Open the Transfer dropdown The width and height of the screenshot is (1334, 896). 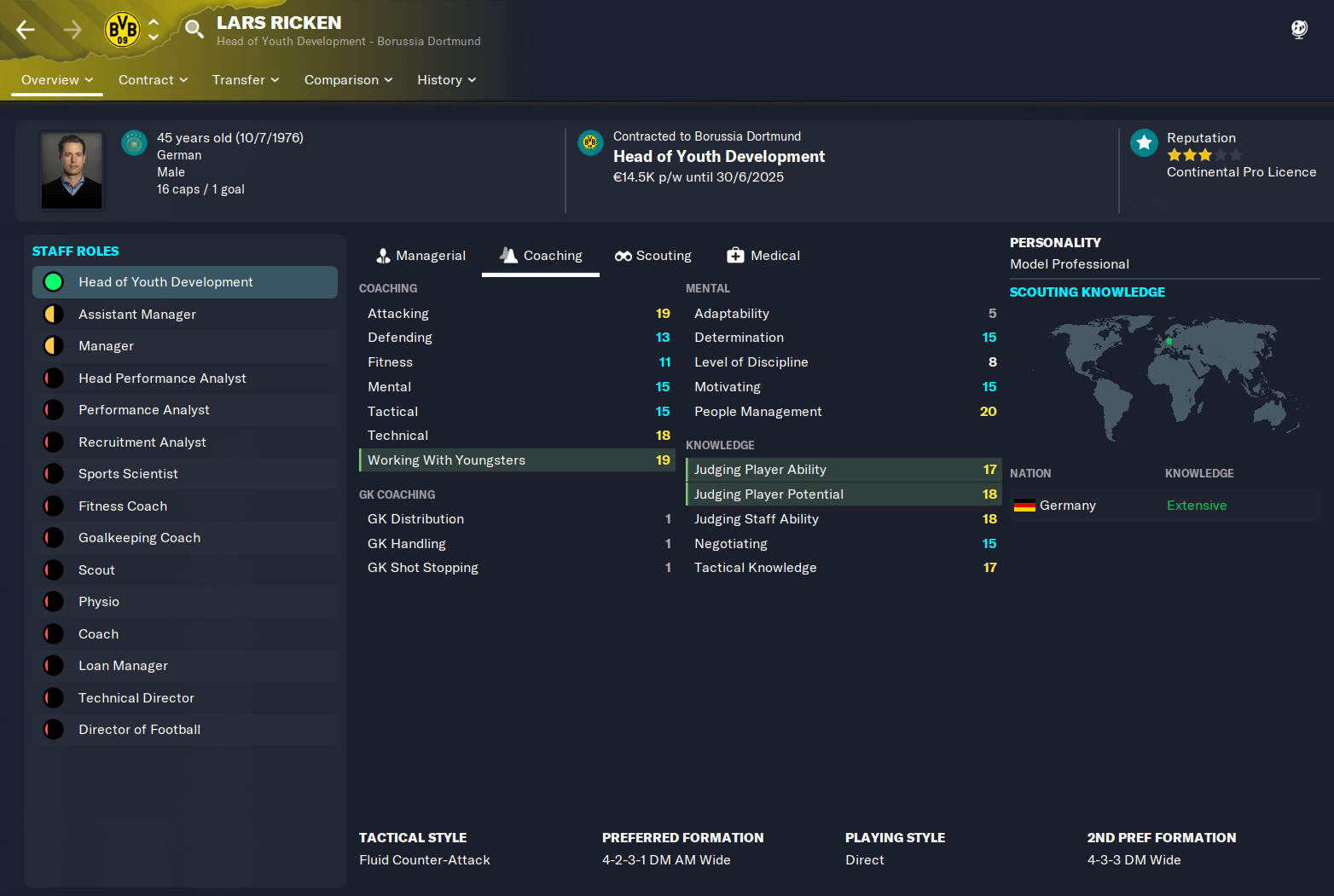point(246,79)
